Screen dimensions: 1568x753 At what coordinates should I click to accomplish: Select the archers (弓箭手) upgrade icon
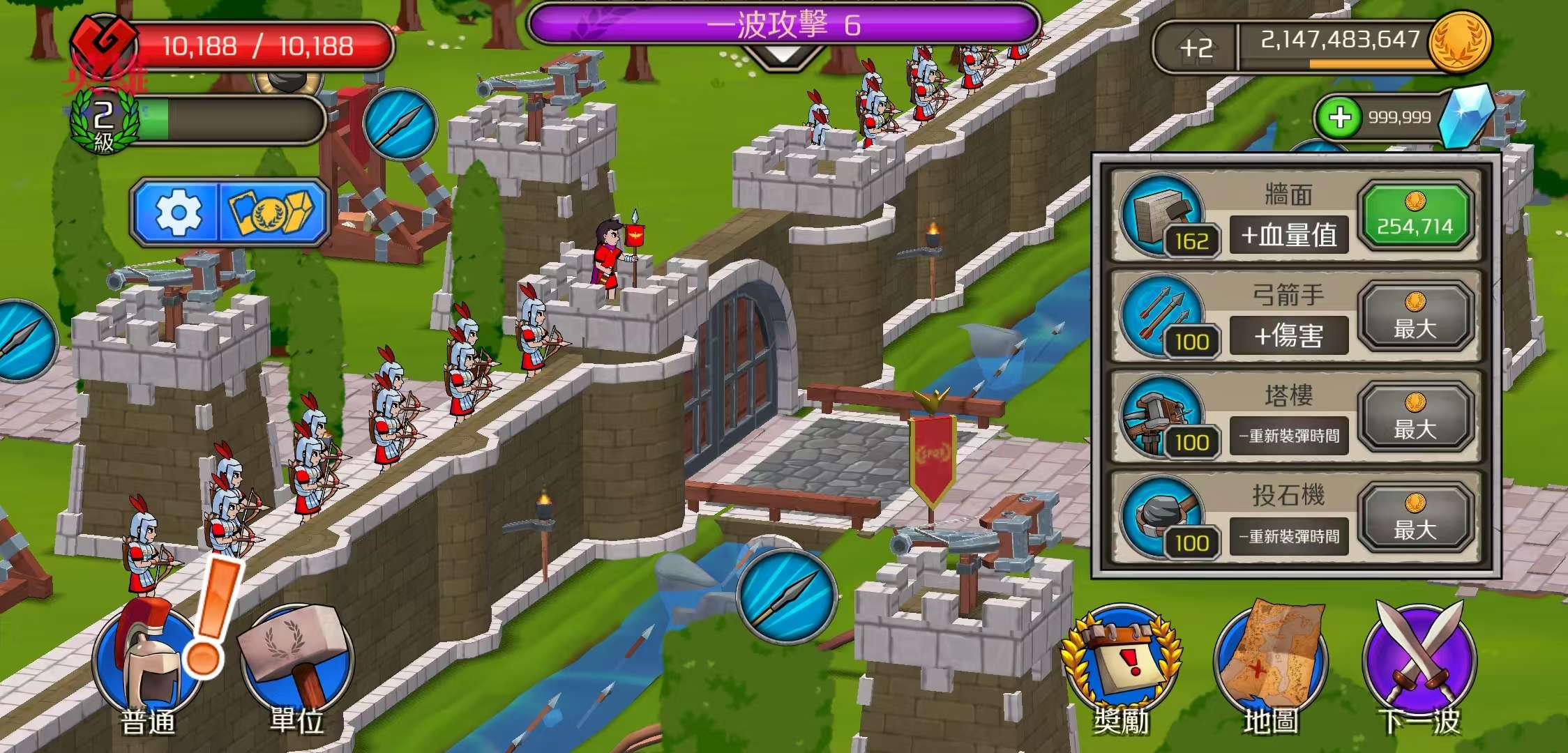click(x=1161, y=315)
